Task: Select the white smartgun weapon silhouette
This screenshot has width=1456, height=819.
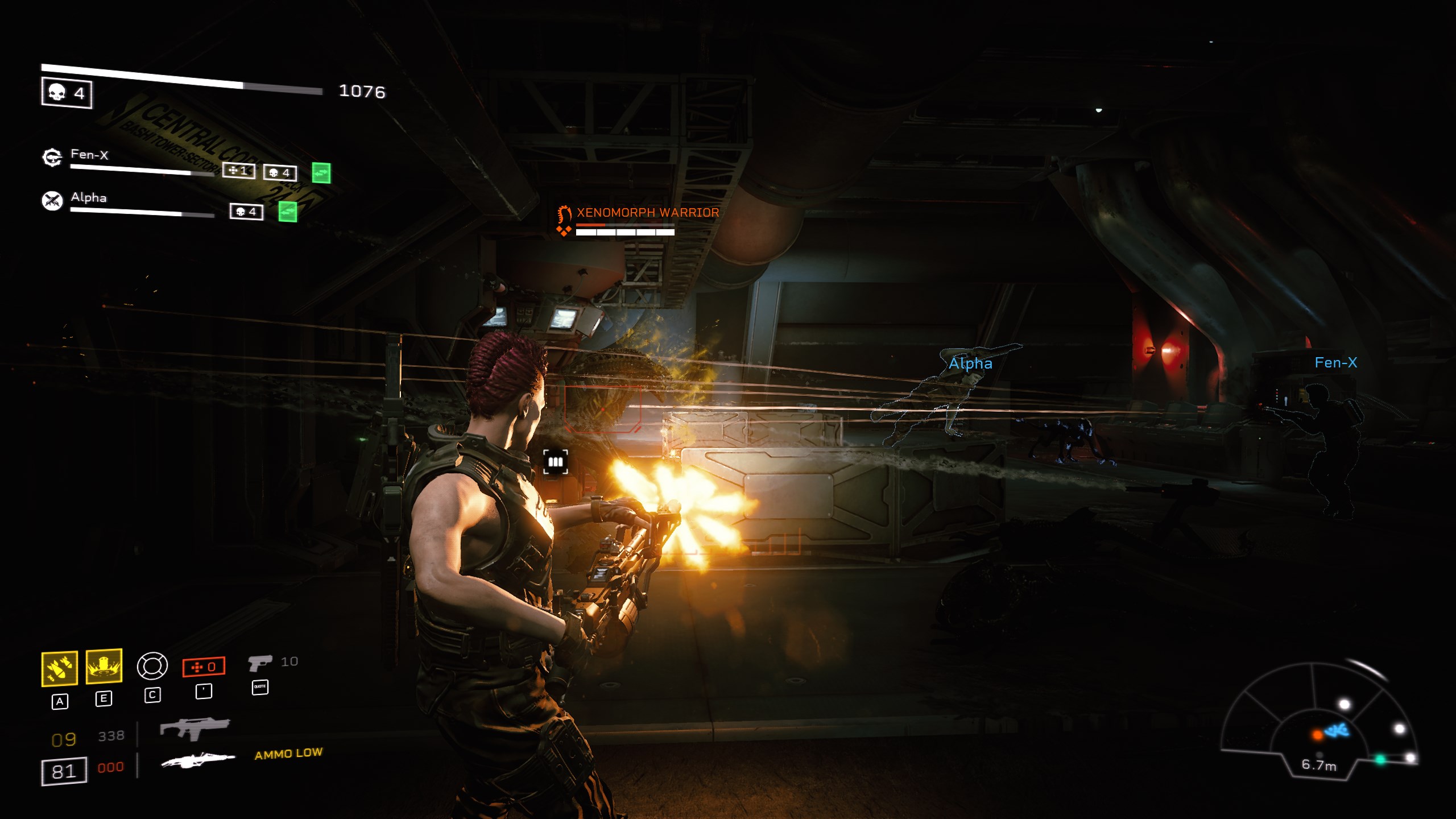Action: [x=197, y=760]
